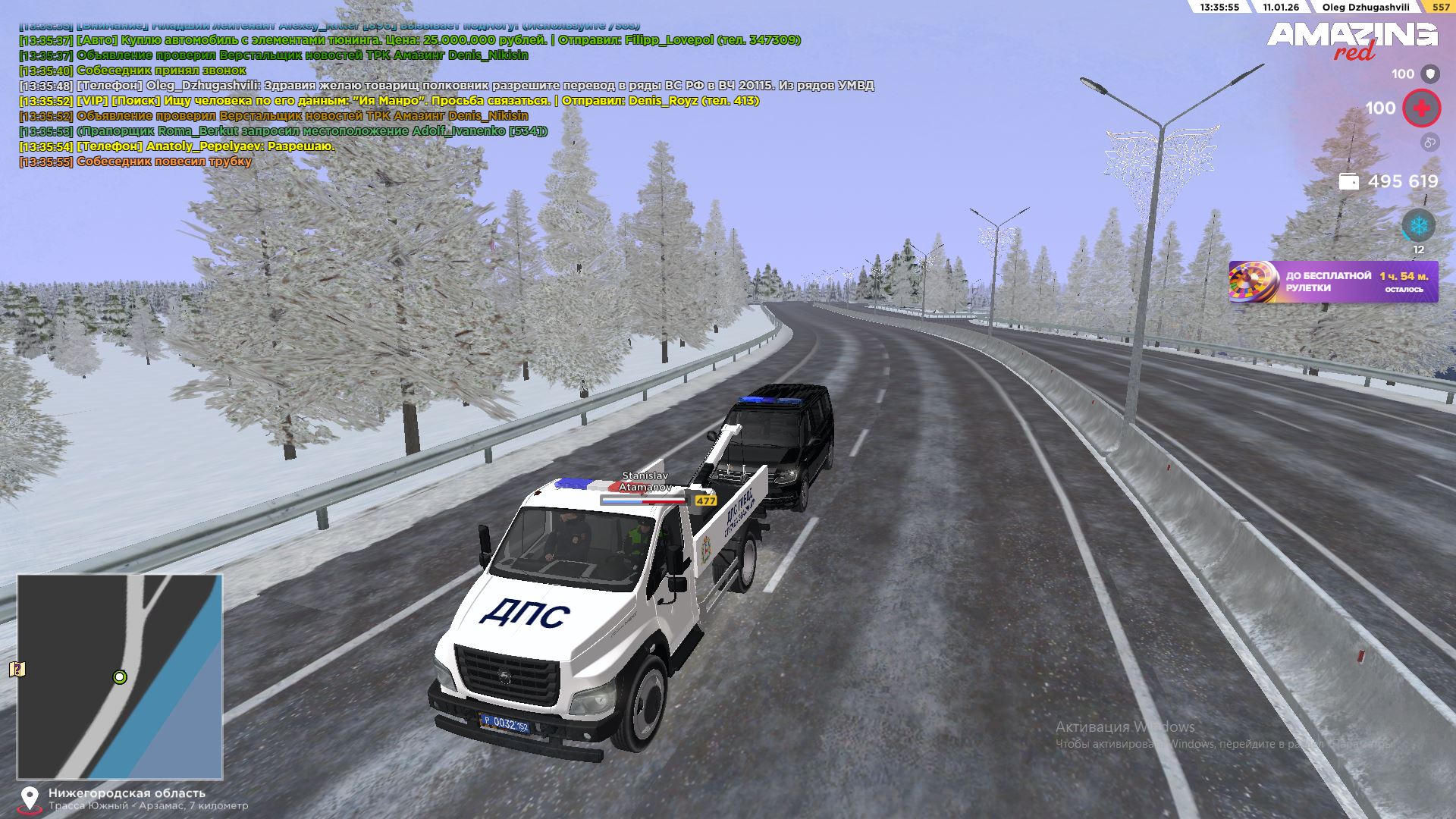Click the minimap
This screenshot has height=819, width=1456.
pyautogui.click(x=120, y=676)
